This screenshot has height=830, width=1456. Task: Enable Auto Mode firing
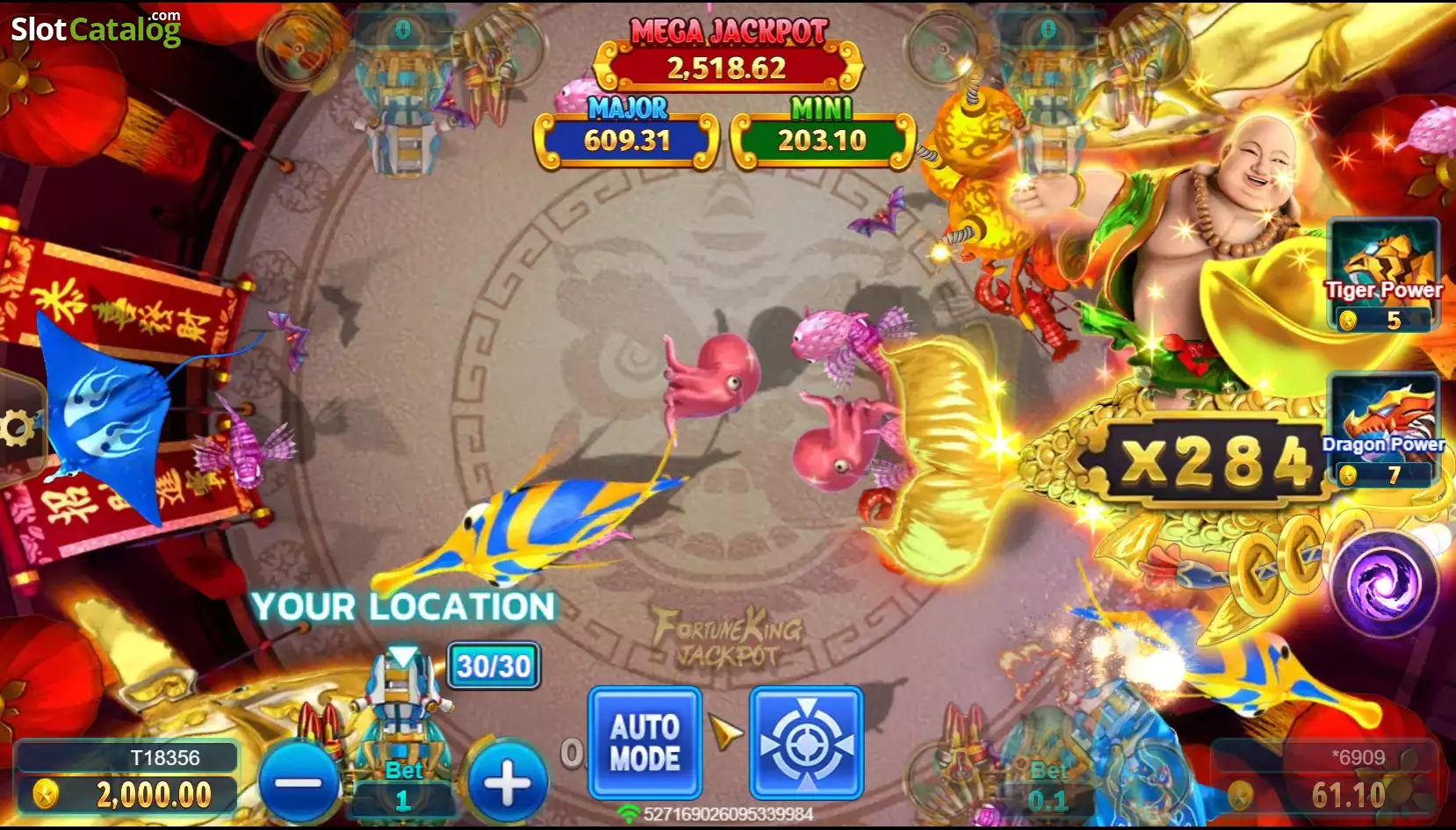[645, 740]
